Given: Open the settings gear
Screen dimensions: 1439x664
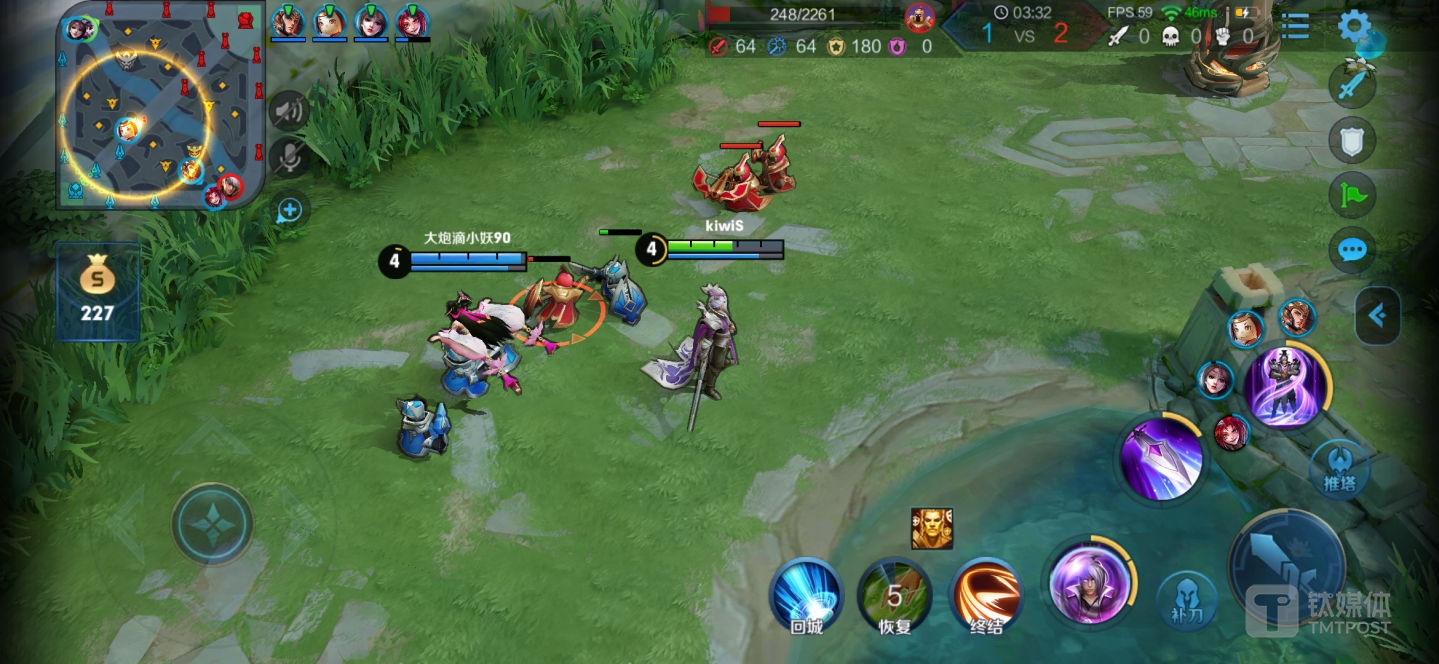Looking at the screenshot, I should click(1354, 27).
